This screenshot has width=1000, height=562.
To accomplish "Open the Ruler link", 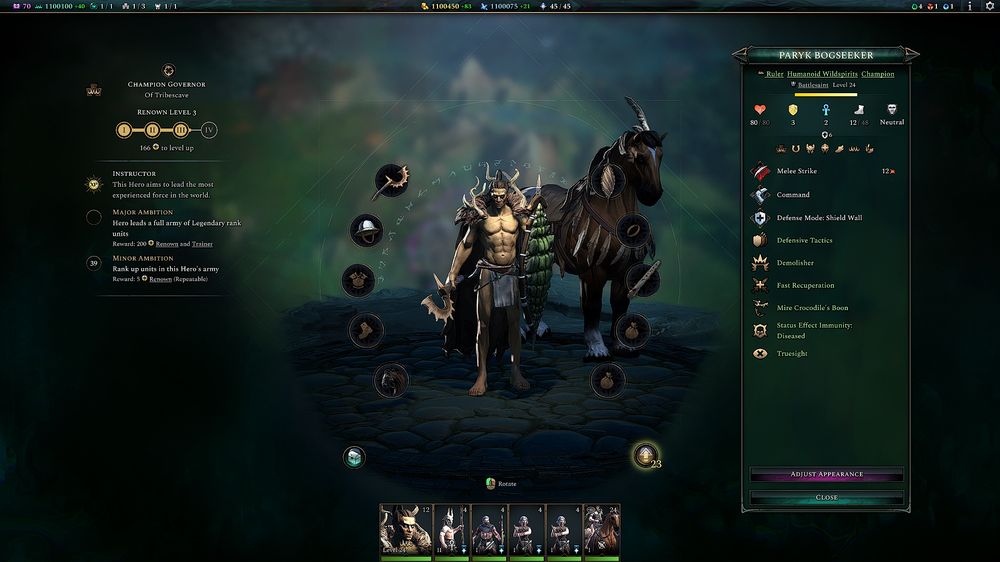I will [775, 74].
